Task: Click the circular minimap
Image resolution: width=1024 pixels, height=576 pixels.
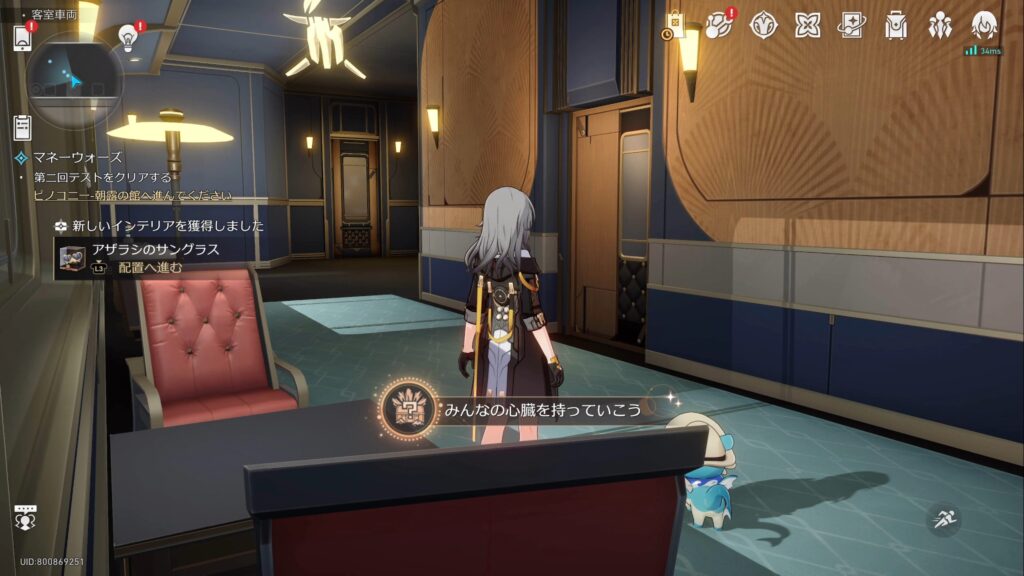Action: (74, 80)
